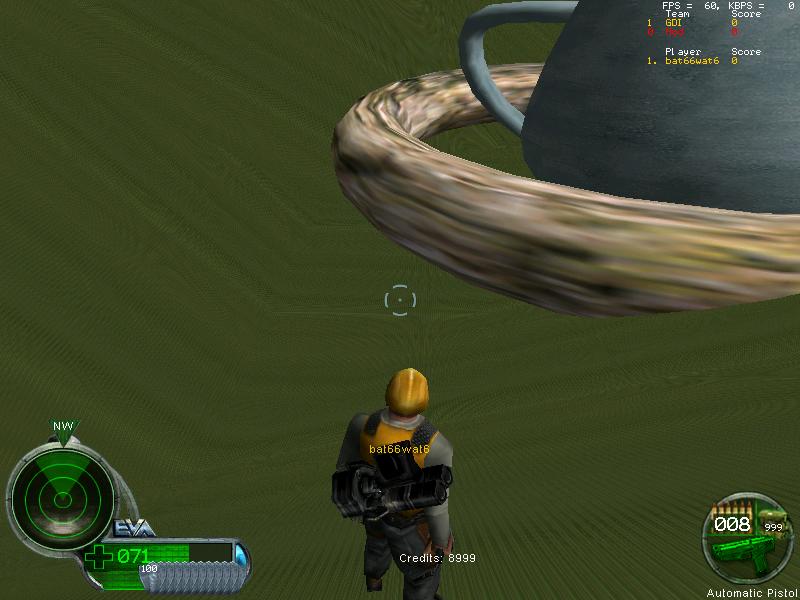The width and height of the screenshot is (800, 600).
Task: Click the NW compass heading marker
Action: click(x=63, y=428)
